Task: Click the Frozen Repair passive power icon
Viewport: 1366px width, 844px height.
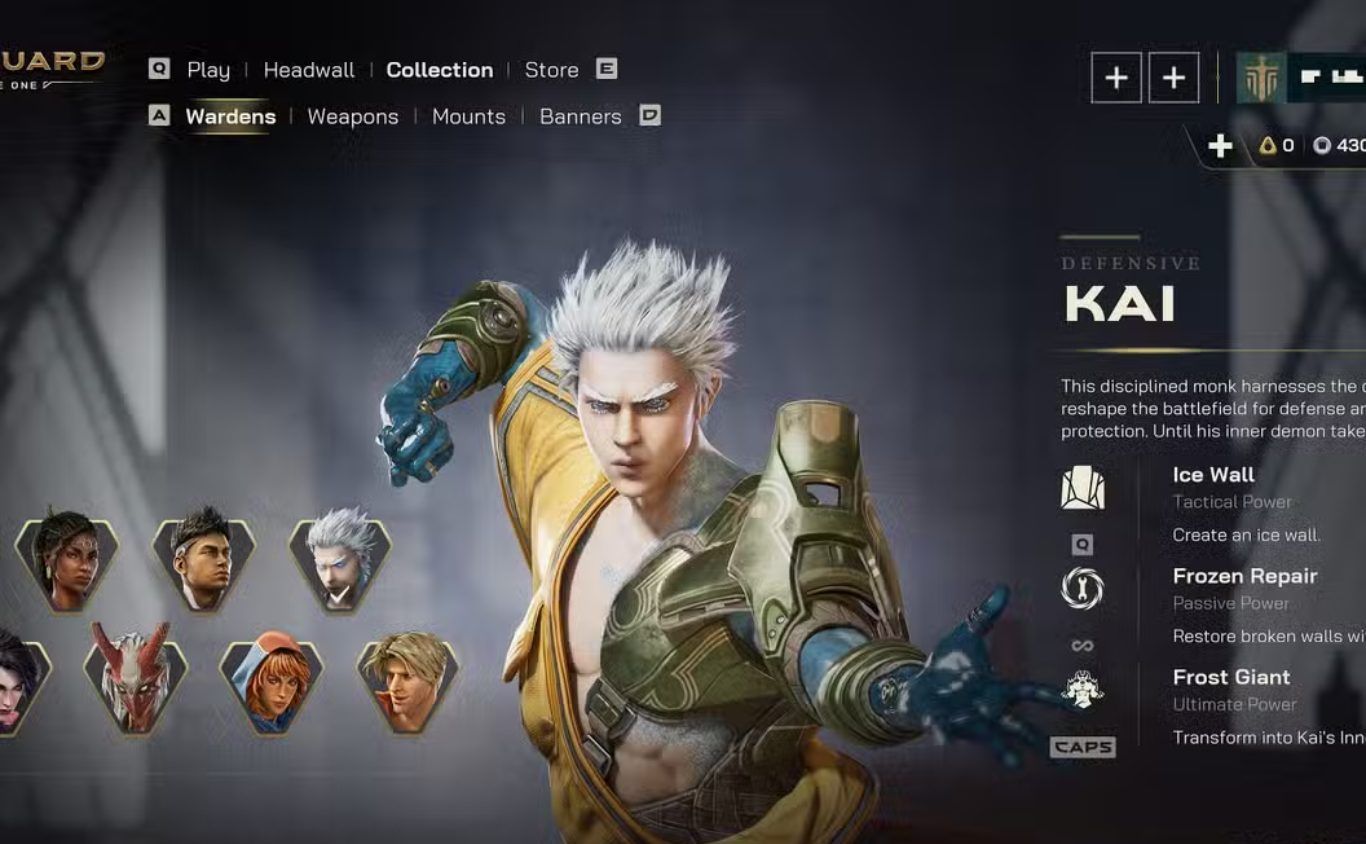Action: pyautogui.click(x=1082, y=589)
